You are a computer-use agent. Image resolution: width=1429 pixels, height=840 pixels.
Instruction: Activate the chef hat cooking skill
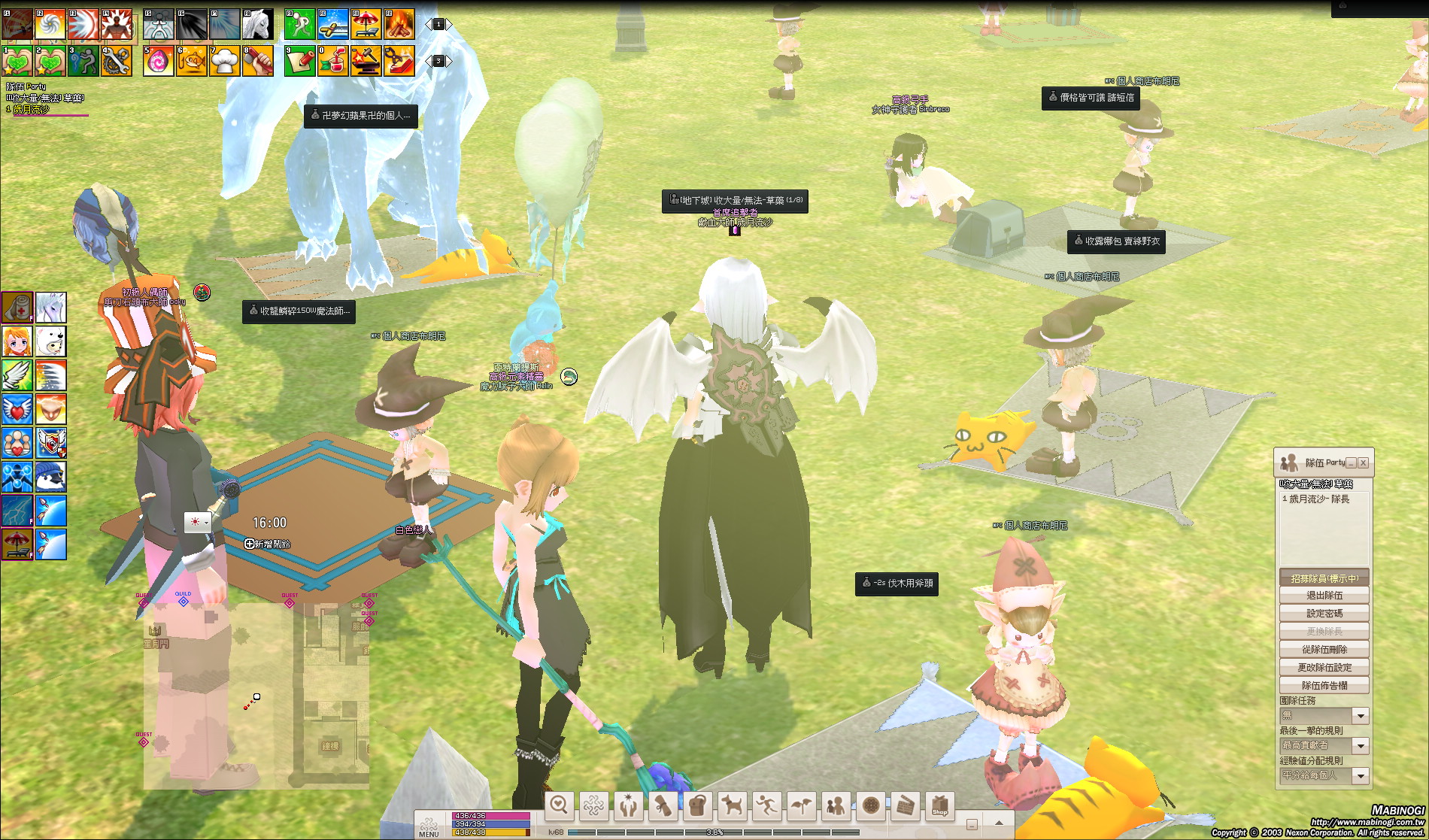click(224, 62)
